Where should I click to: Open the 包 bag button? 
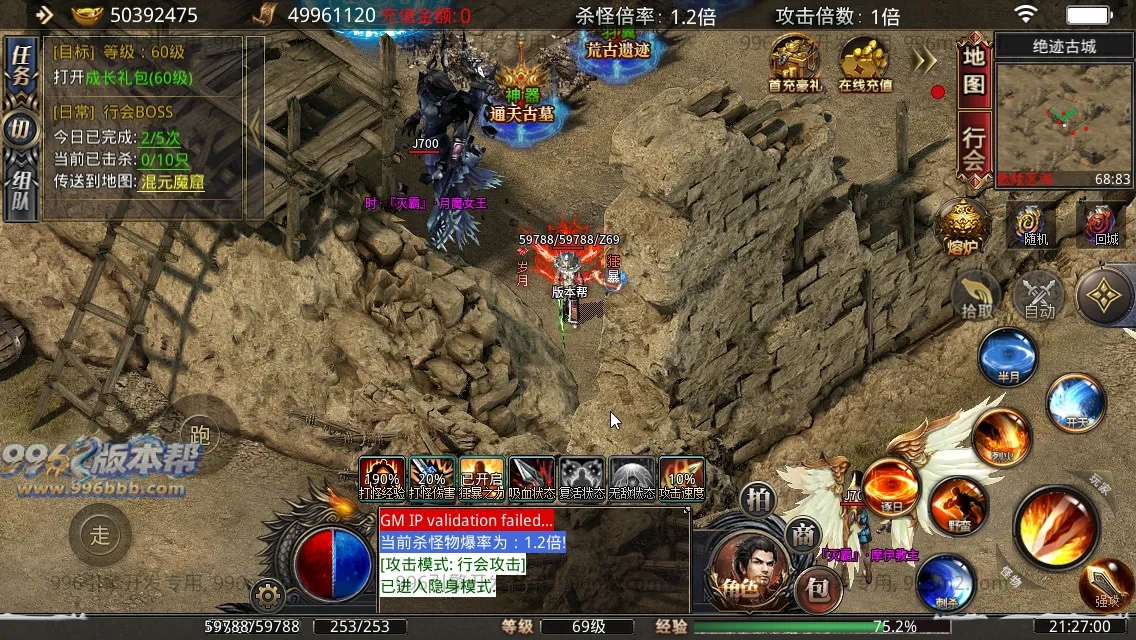pos(817,591)
